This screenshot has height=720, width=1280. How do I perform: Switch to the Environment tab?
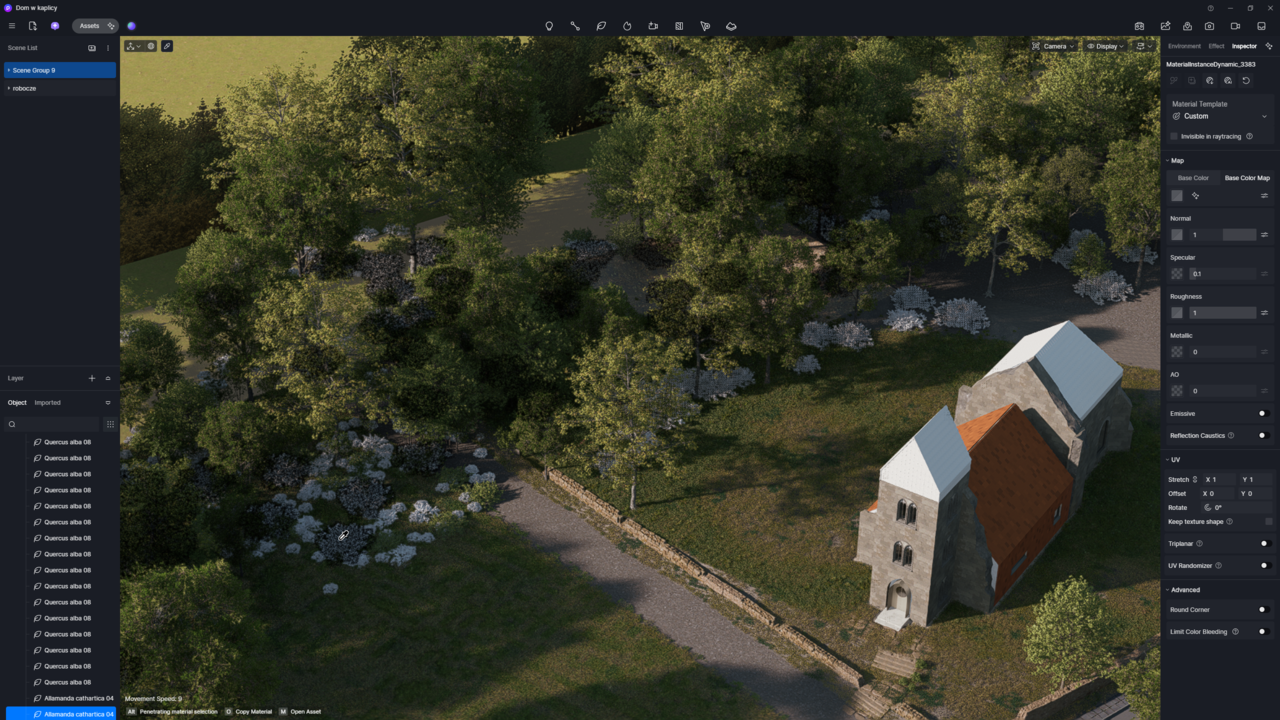[1184, 46]
